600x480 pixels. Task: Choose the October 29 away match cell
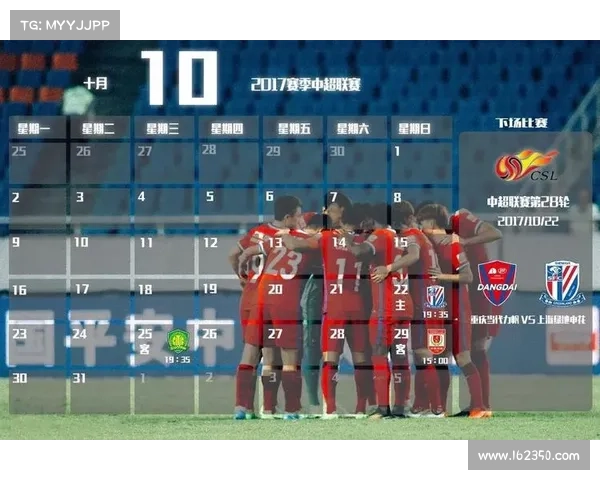click(420, 346)
